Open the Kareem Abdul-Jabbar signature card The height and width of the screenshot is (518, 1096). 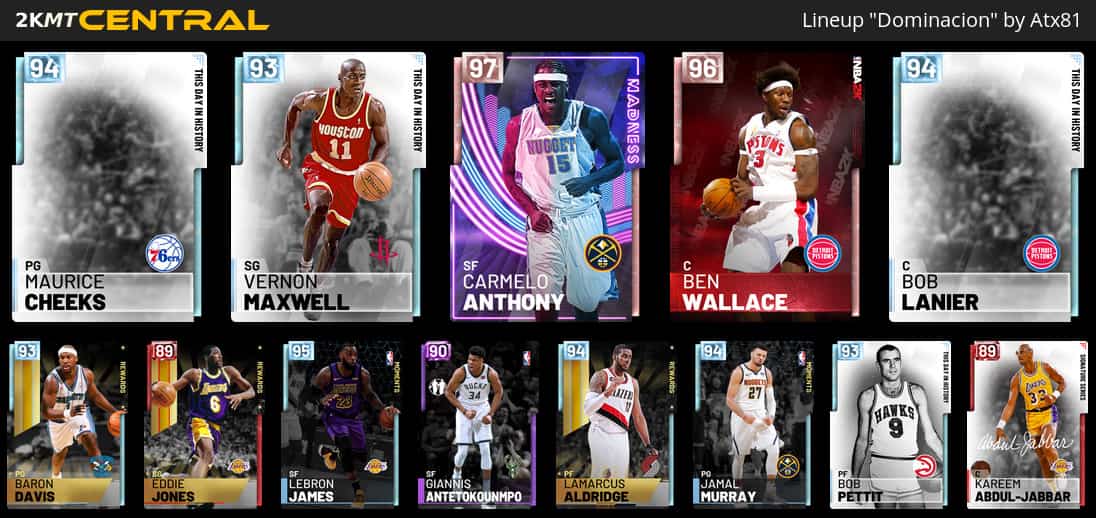(x=1026, y=424)
